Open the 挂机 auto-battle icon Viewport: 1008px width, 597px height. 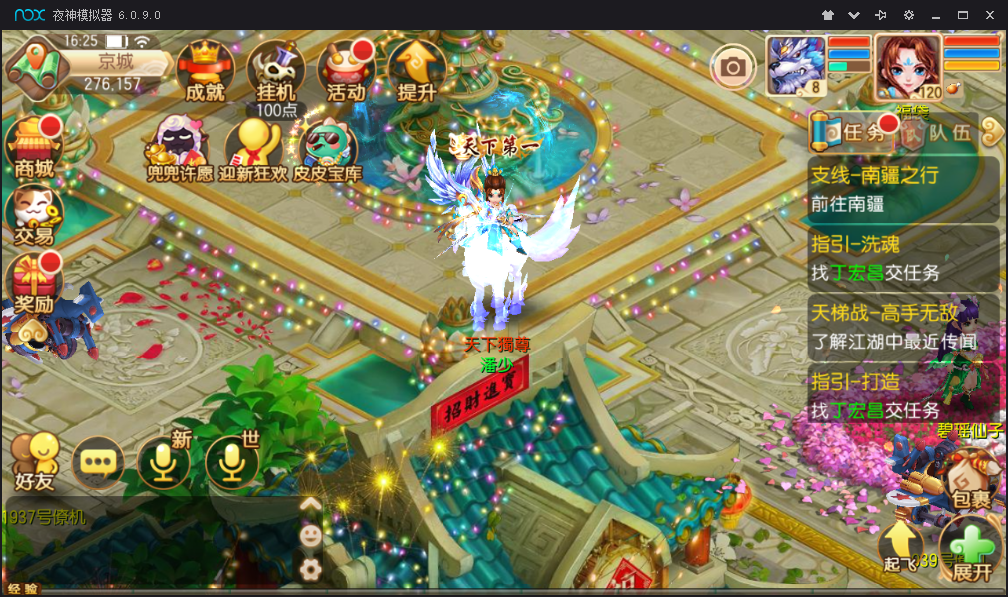(x=276, y=70)
